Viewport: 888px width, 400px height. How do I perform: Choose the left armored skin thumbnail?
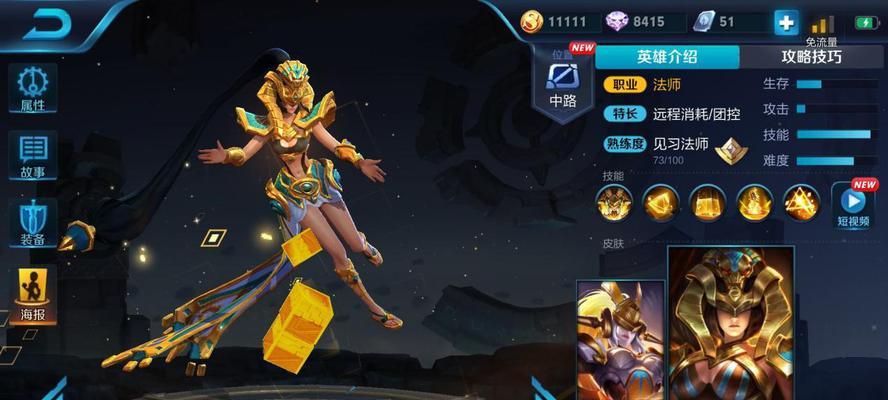click(x=619, y=340)
